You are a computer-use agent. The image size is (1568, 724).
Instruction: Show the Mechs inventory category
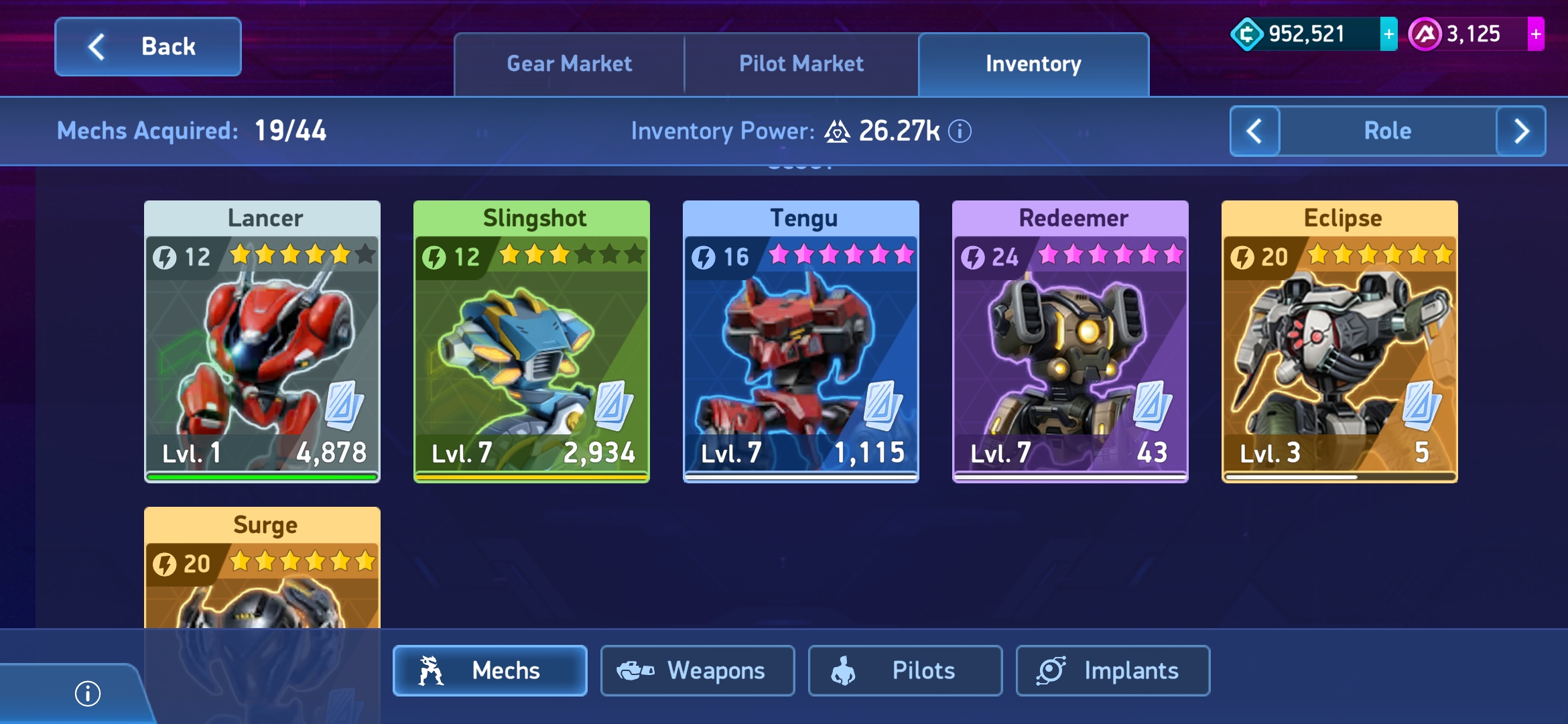[x=490, y=670]
